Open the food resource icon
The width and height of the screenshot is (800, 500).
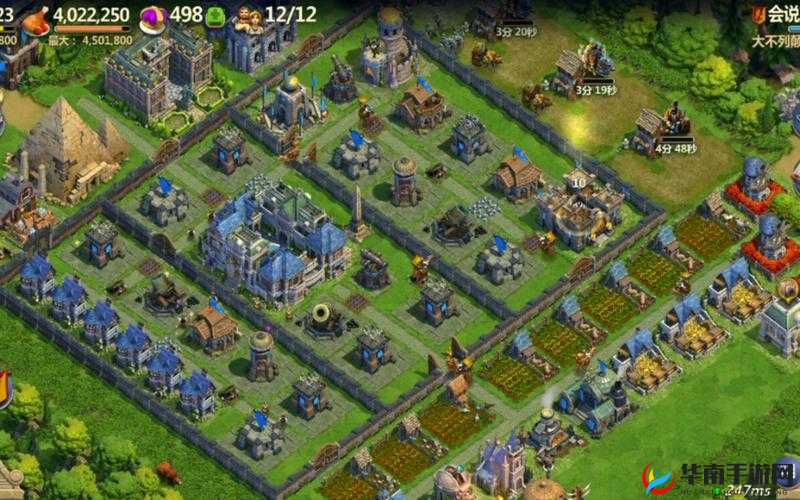pos(35,18)
